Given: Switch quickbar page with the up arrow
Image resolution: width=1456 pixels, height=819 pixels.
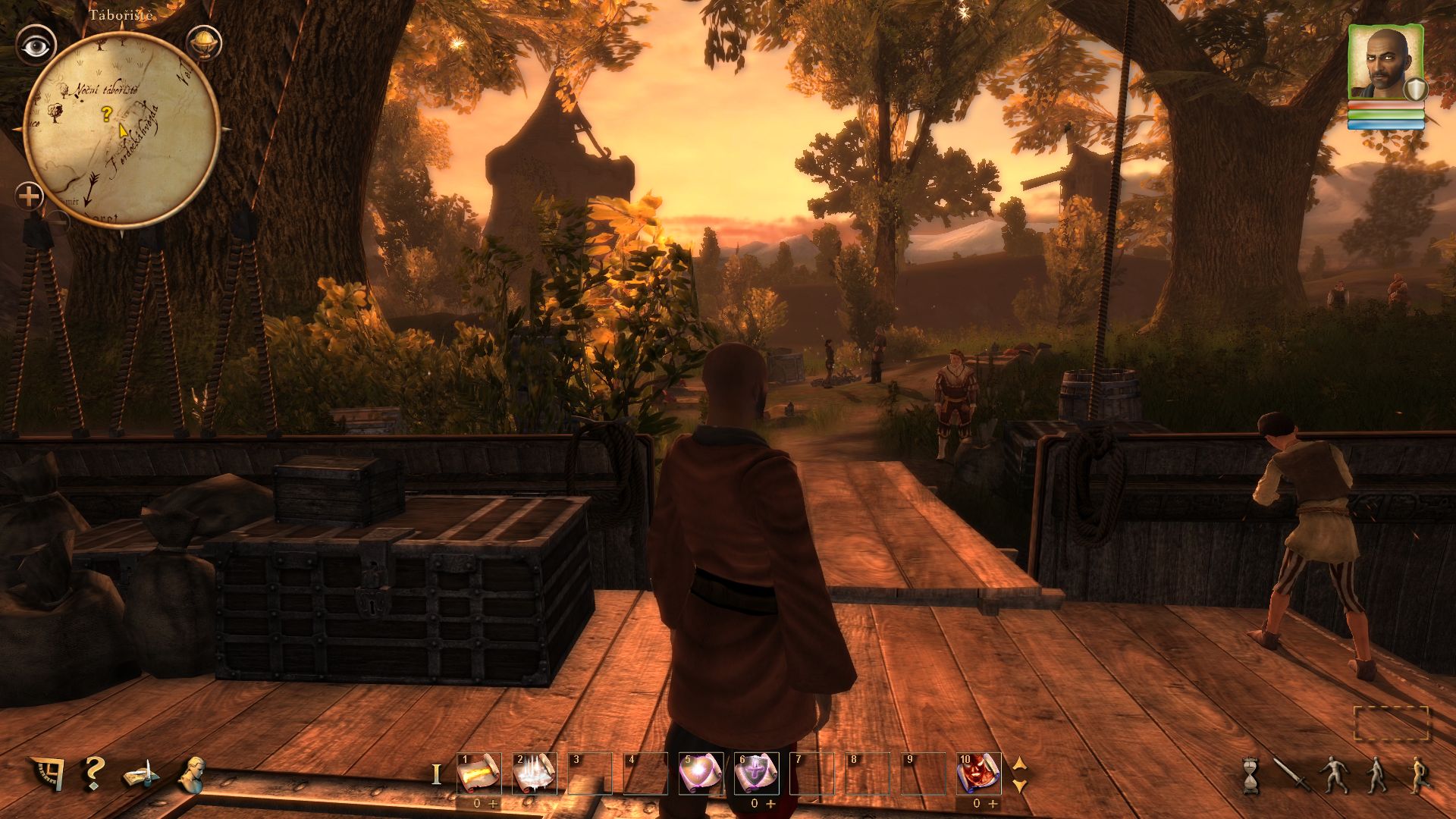Looking at the screenshot, I should pyautogui.click(x=1020, y=764).
